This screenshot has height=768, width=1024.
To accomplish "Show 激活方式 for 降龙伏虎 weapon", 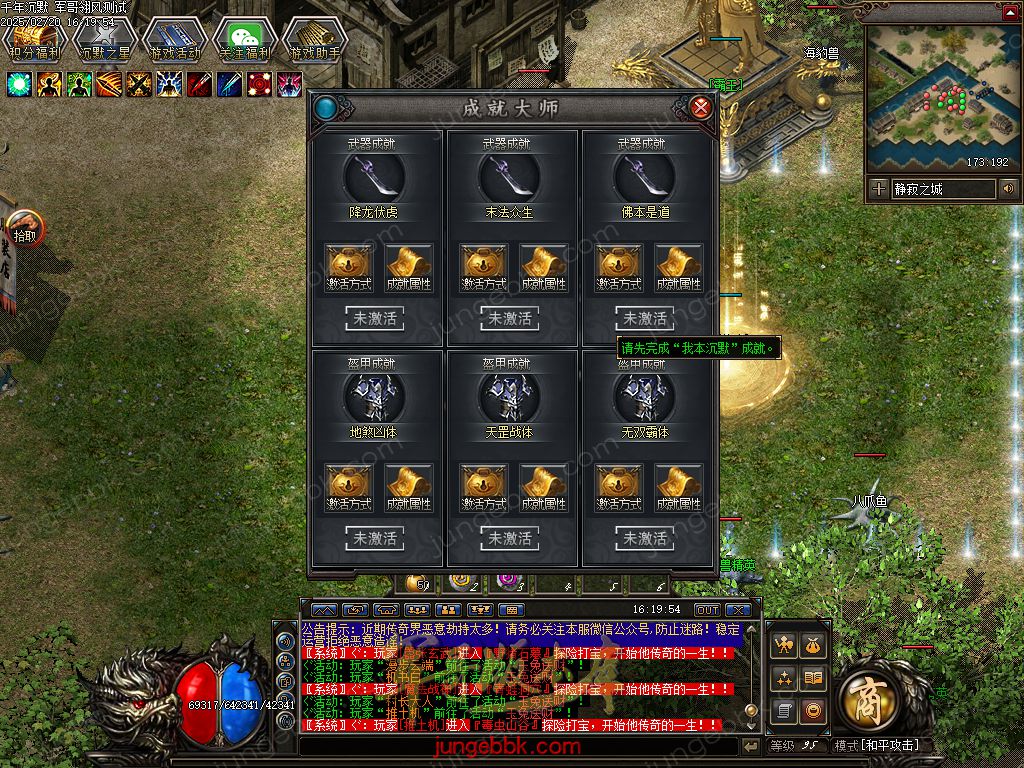I will [349, 268].
